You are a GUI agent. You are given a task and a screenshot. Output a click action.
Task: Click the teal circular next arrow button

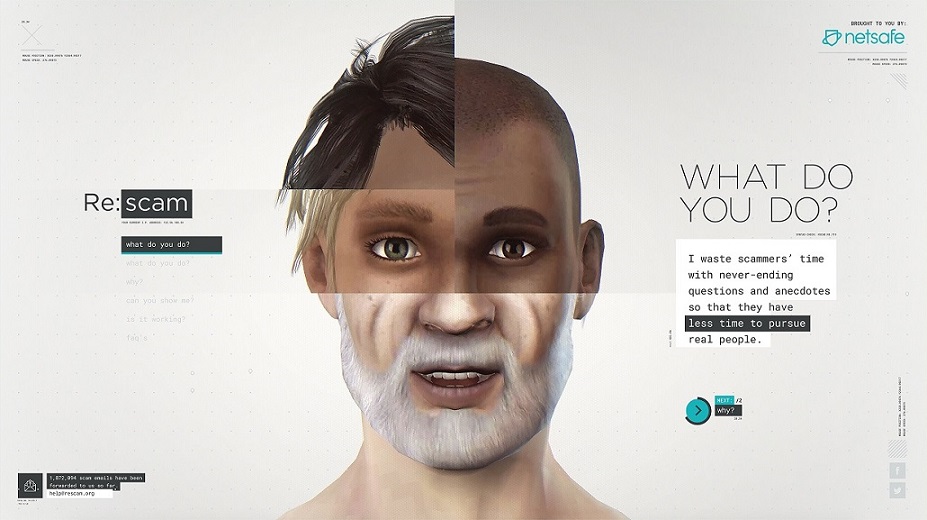tap(697, 409)
